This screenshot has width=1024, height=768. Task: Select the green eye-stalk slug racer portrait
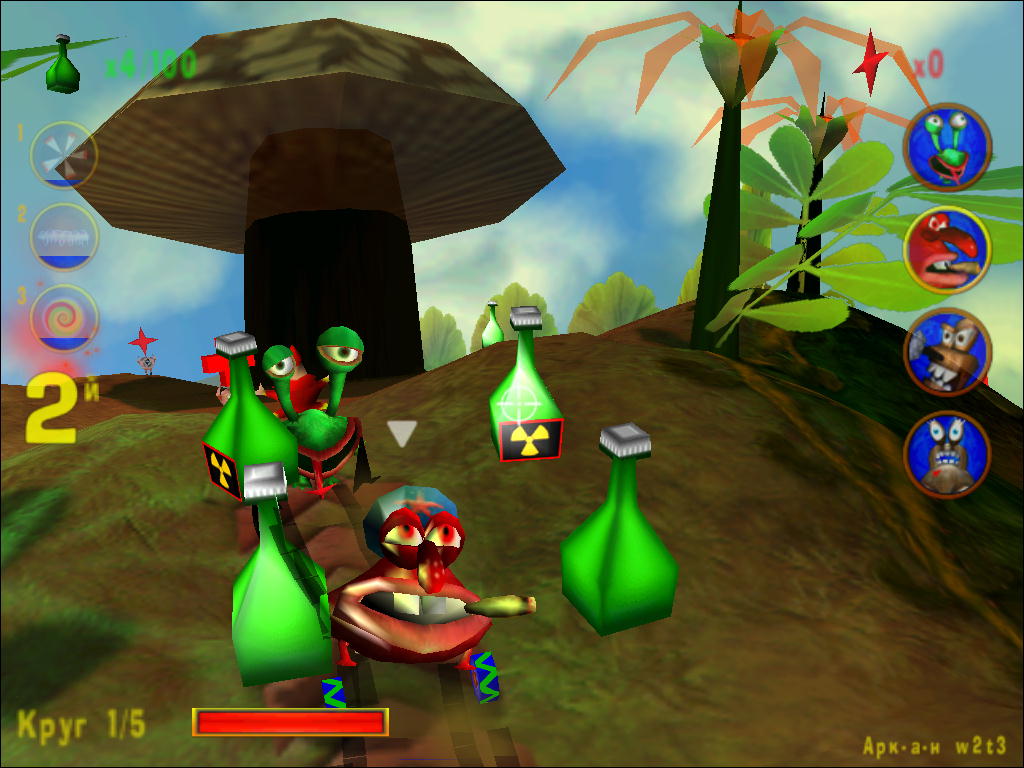(x=947, y=148)
